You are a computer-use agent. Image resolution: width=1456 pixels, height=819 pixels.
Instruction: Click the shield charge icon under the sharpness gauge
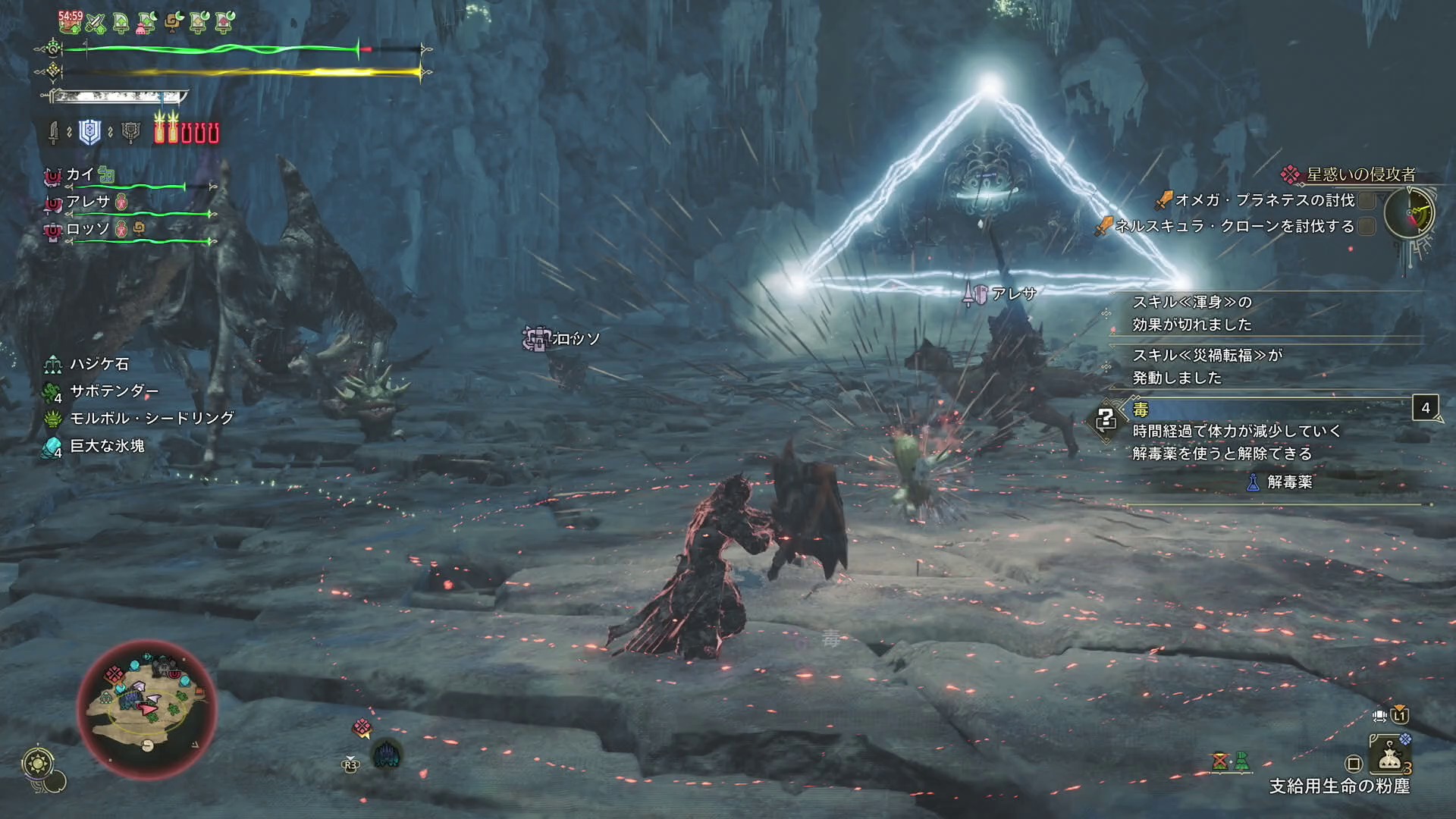90,132
